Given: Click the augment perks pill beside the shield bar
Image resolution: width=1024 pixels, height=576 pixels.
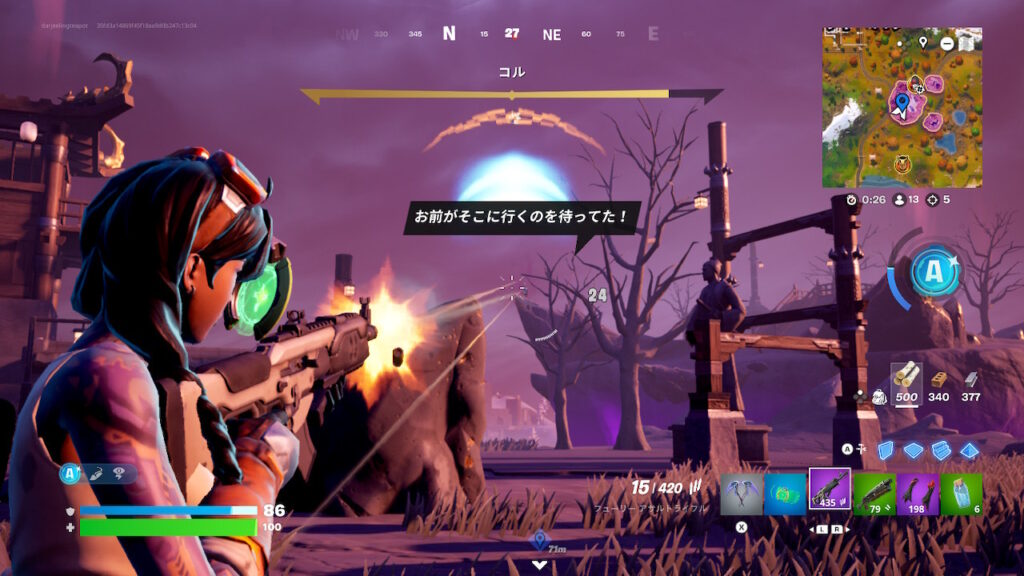Looking at the screenshot, I should pyautogui.click(x=98, y=474).
